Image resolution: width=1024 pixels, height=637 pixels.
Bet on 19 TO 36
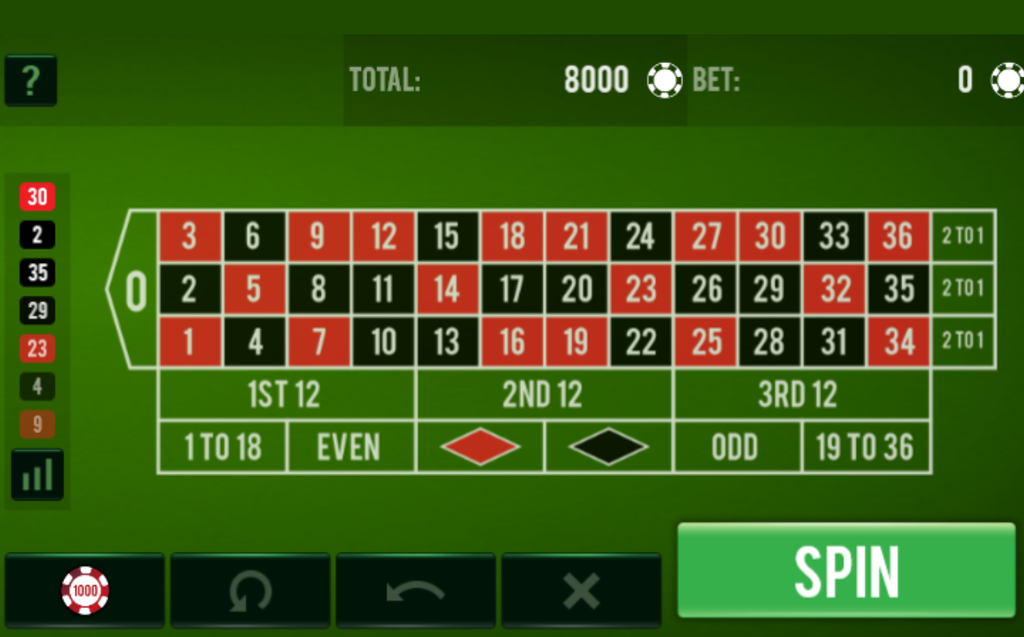pyautogui.click(x=866, y=447)
